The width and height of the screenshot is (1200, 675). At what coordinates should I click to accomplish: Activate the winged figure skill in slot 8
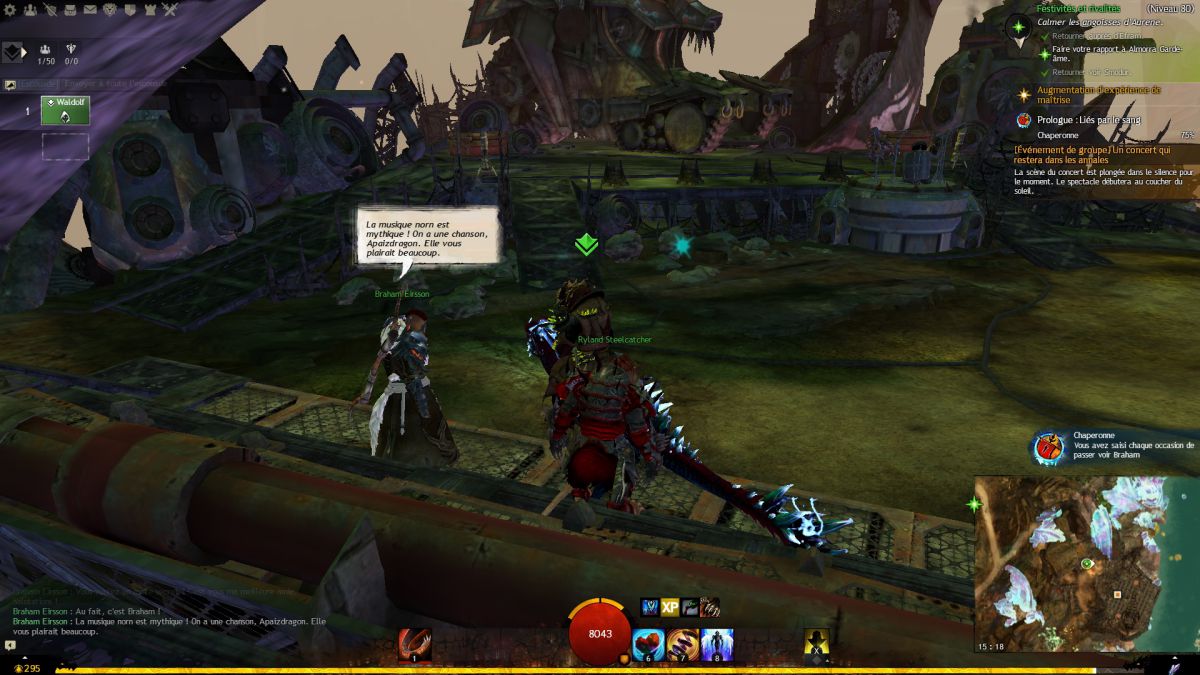pyautogui.click(x=717, y=645)
